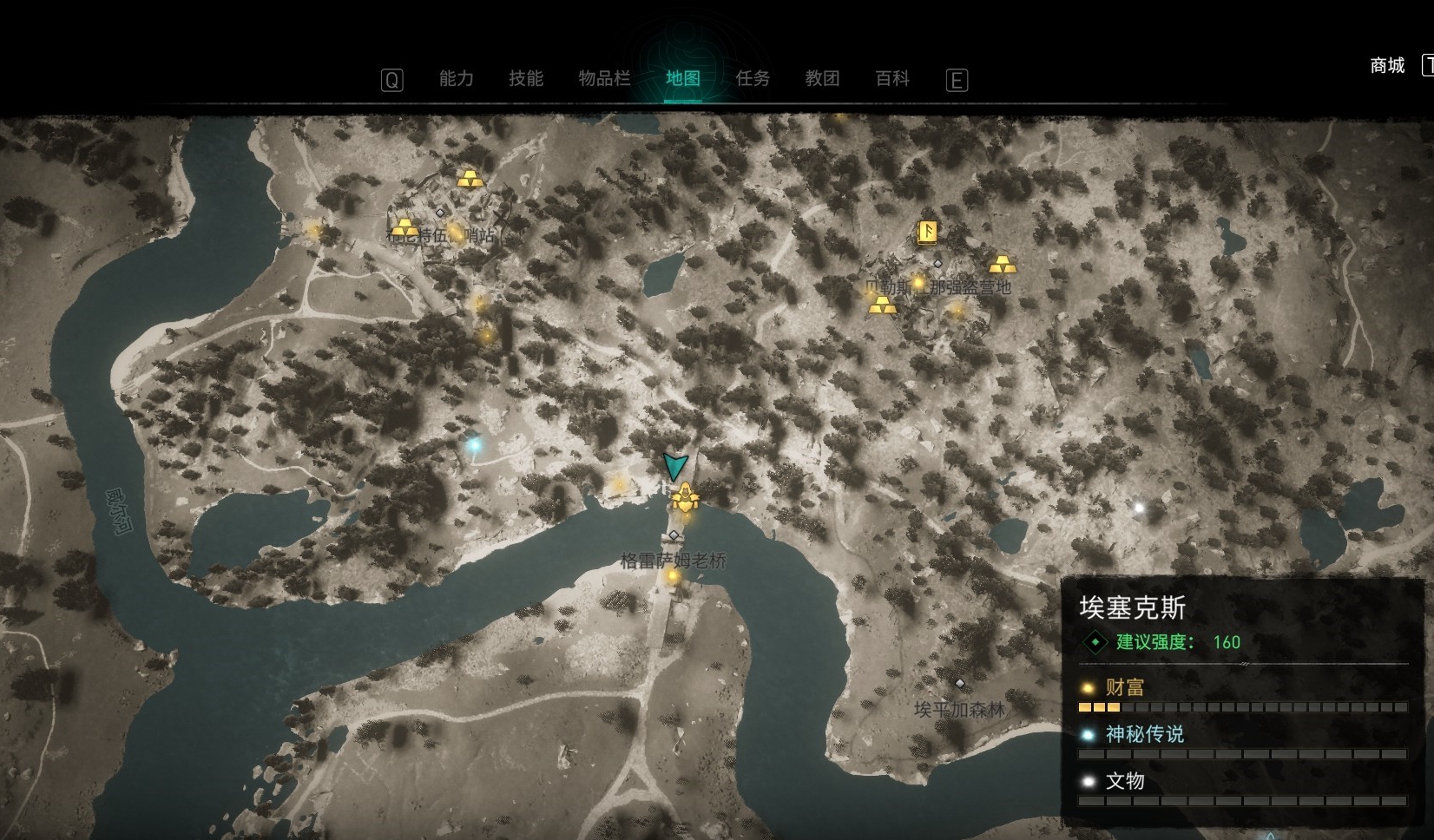Open the 教团 order tab

point(822,79)
